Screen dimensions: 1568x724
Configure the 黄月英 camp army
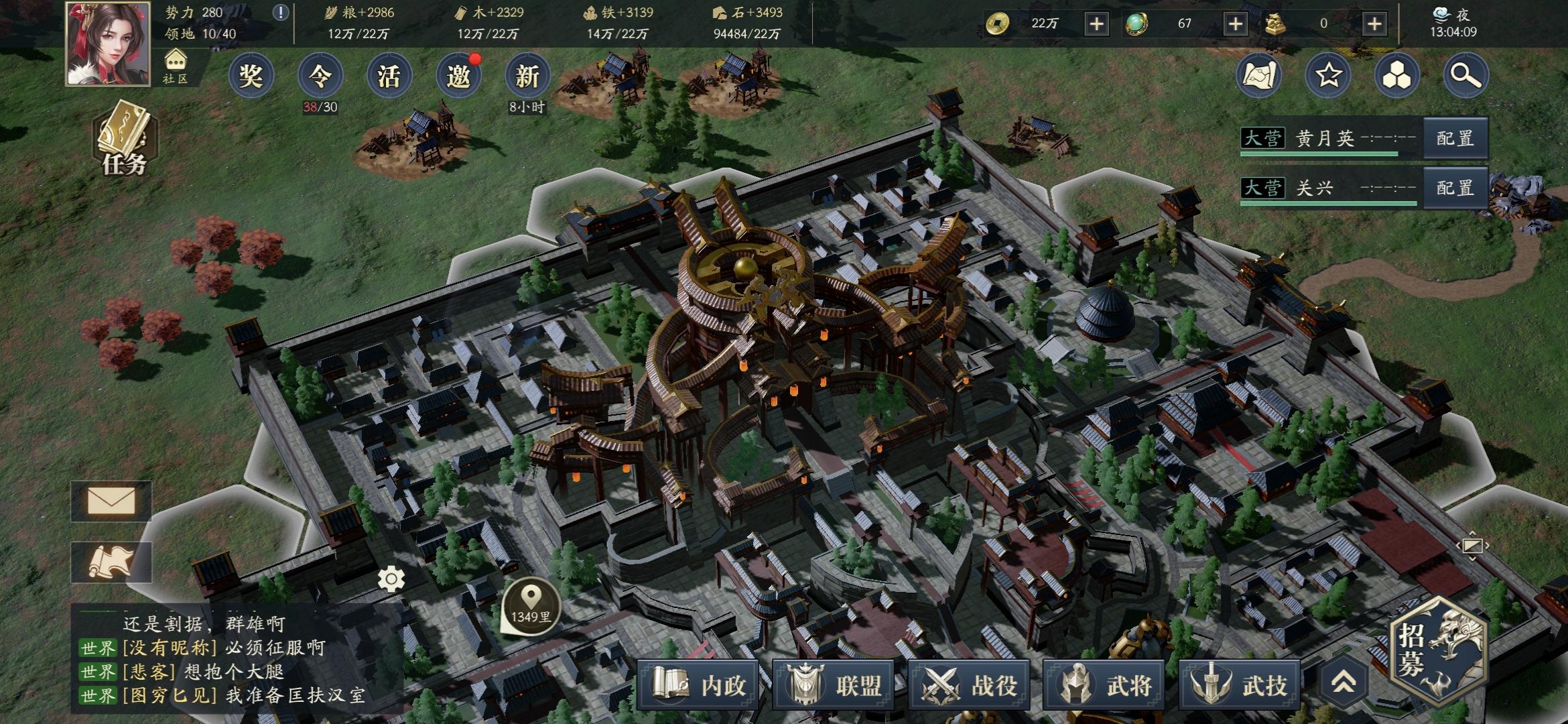pos(1455,139)
